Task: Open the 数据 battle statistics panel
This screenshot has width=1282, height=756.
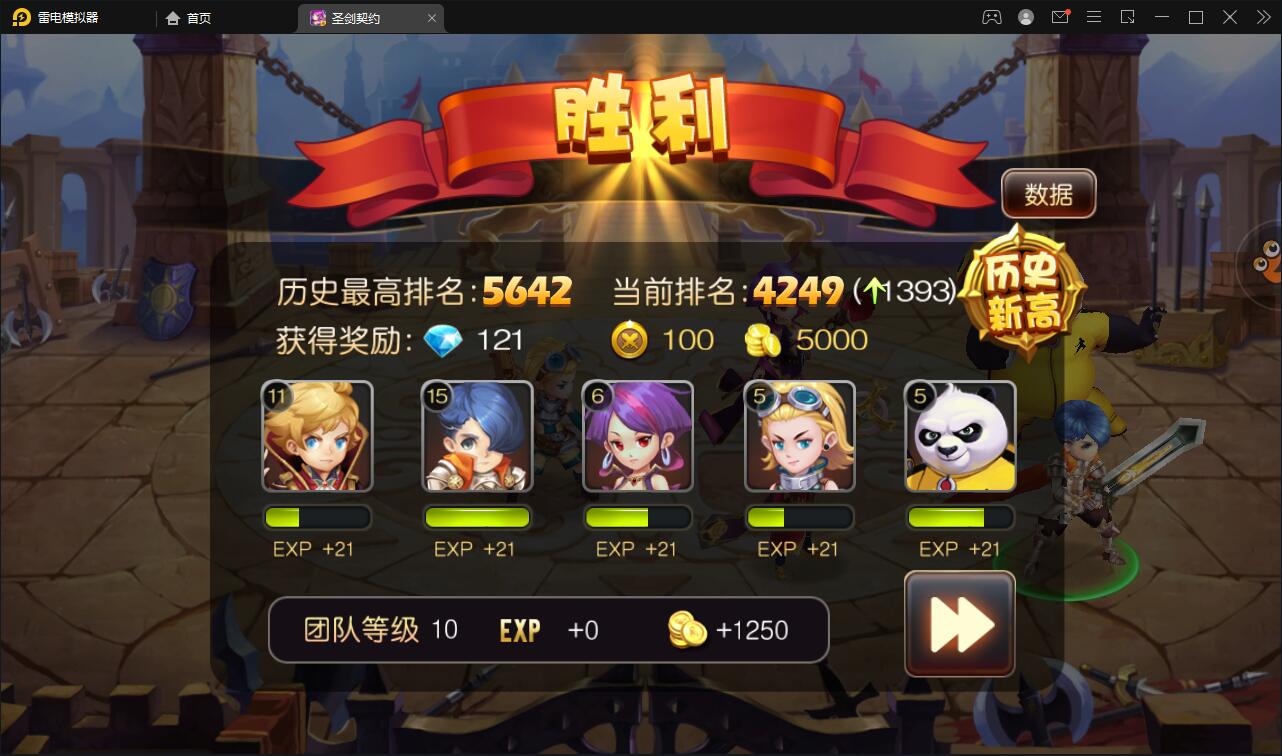Action: click(x=1047, y=194)
